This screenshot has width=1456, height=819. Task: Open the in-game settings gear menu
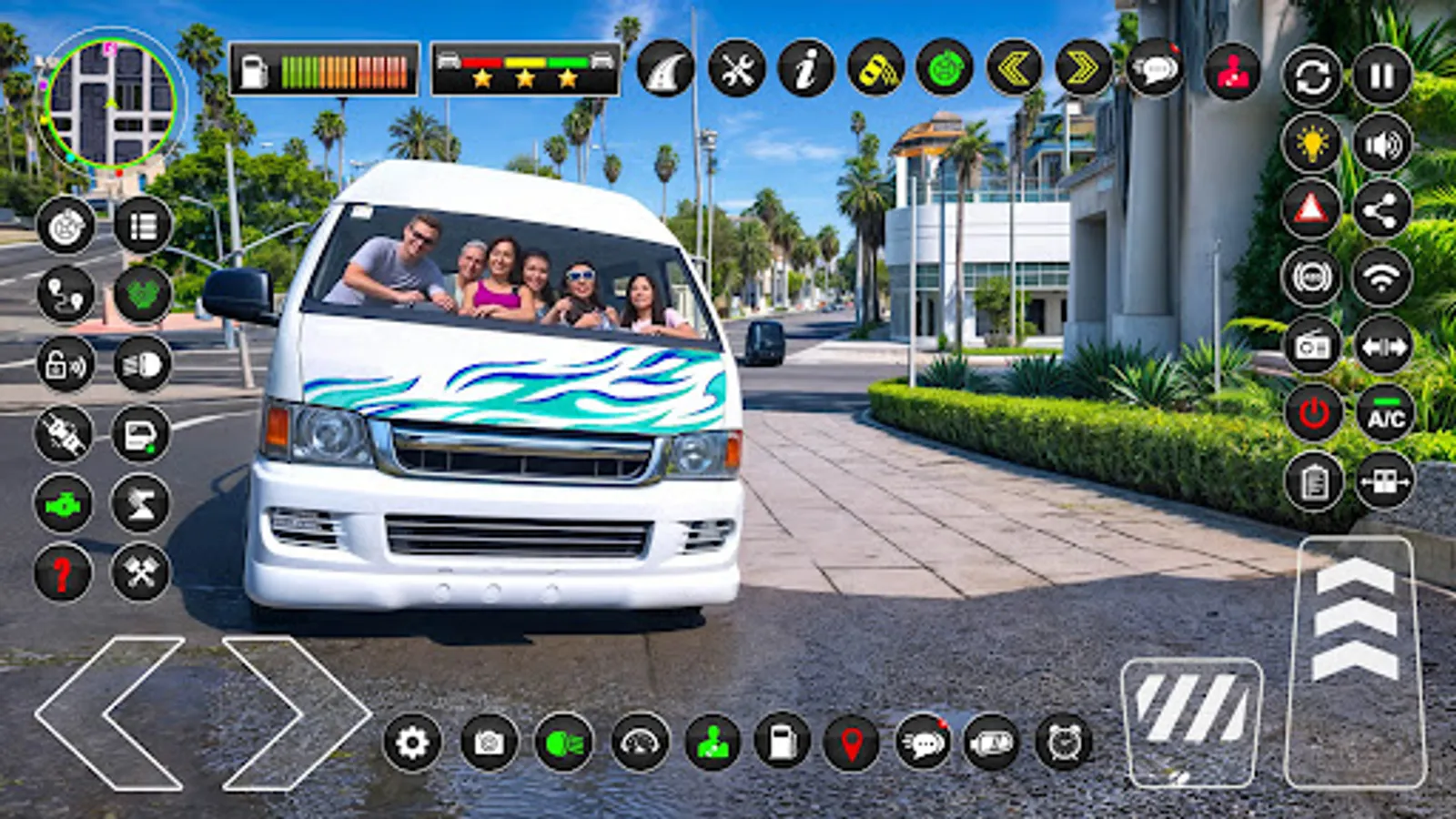(414, 743)
